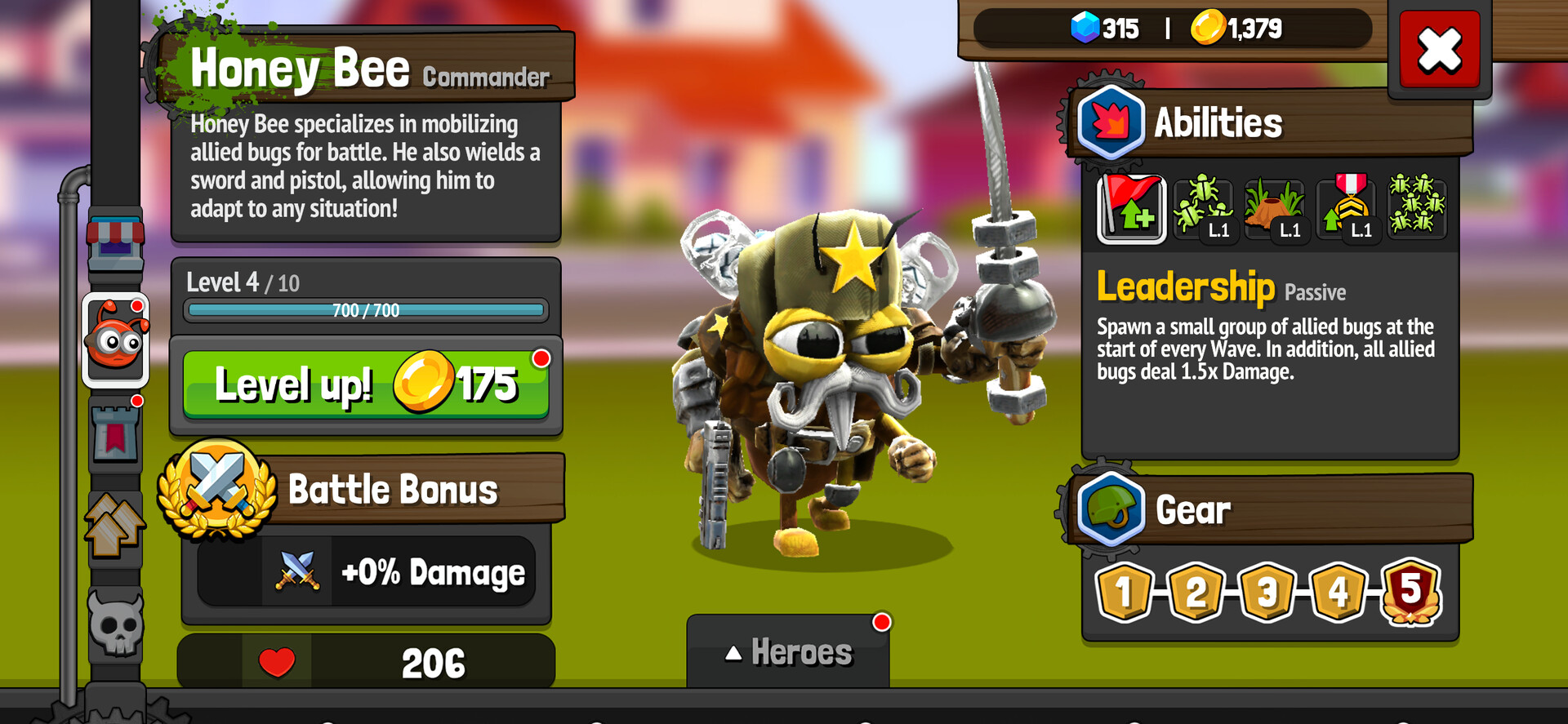Select the bug mound ability icon
Screen dimensions: 1568x724
[1275, 208]
